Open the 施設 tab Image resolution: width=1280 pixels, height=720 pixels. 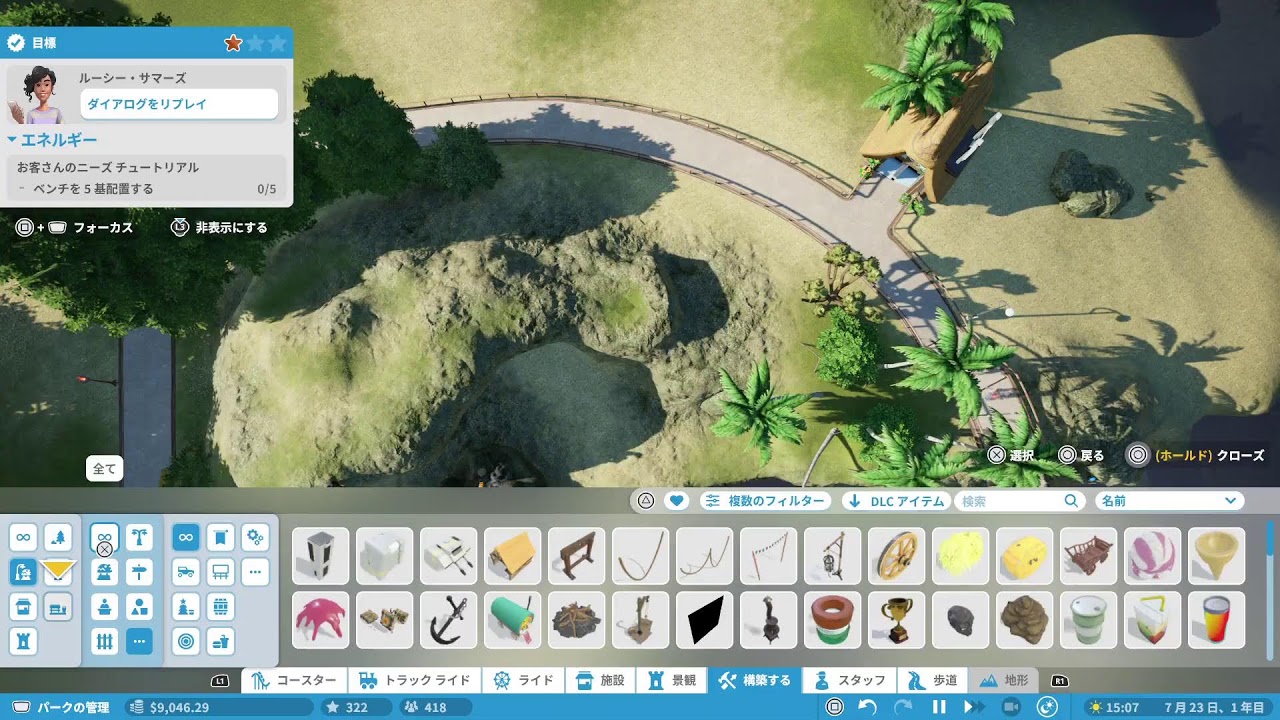coord(601,680)
